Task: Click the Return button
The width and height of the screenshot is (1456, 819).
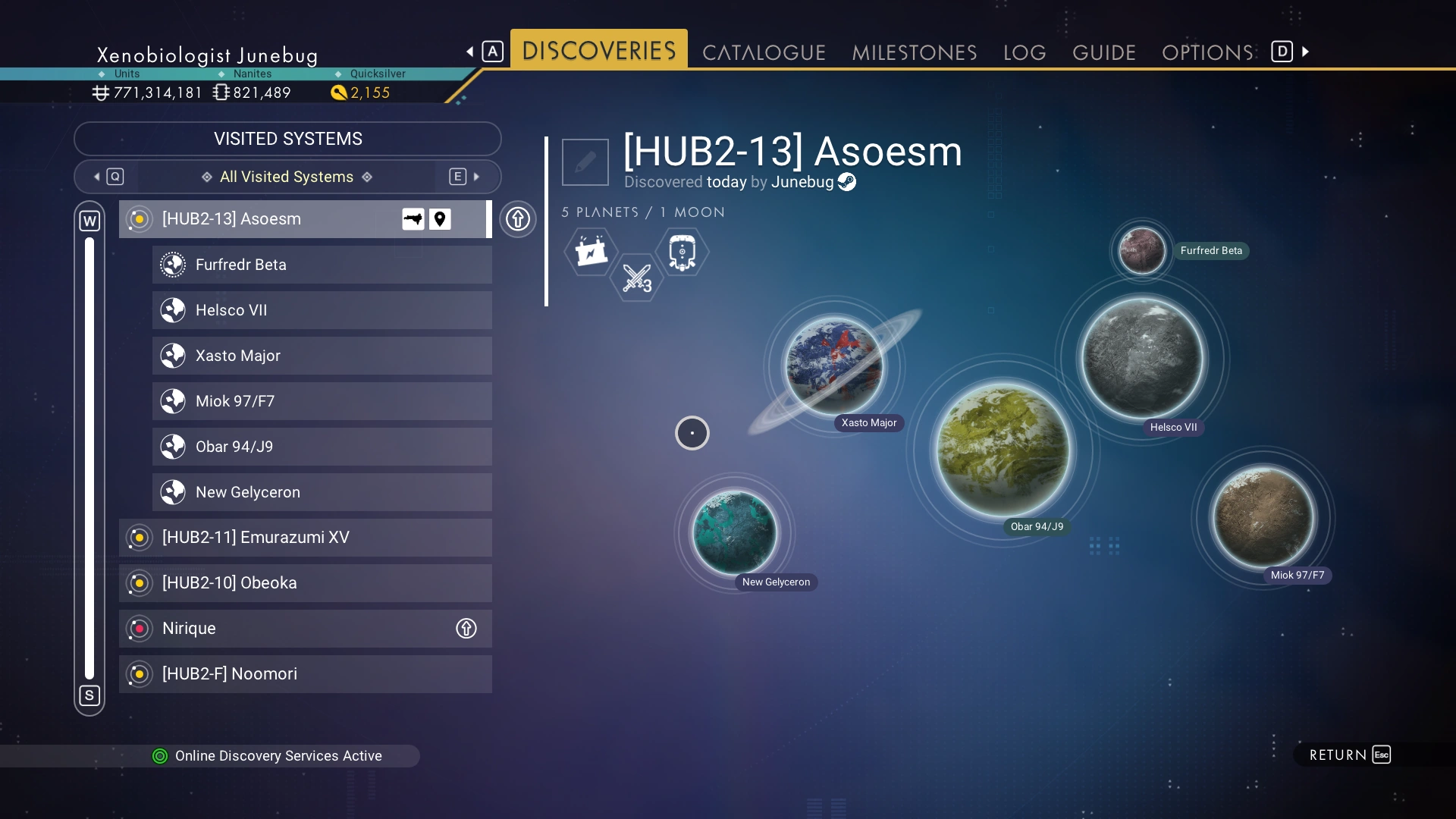Action: 1349,755
